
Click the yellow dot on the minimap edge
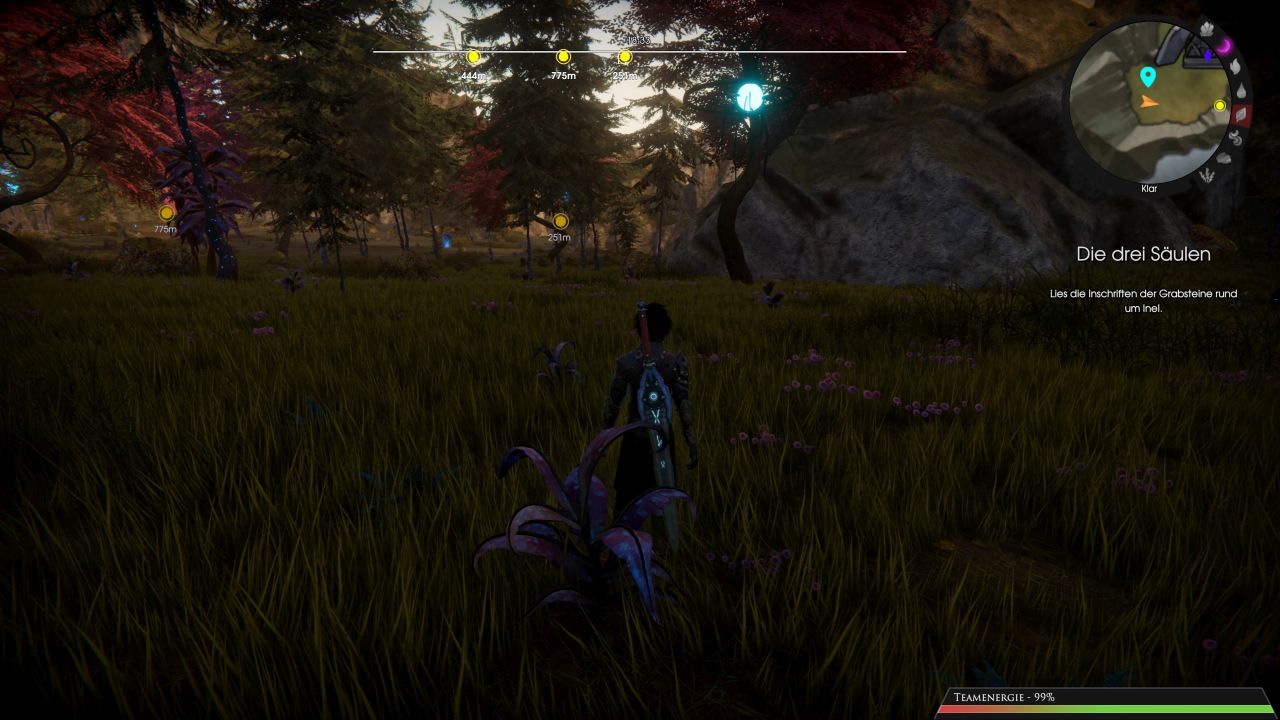pos(1220,105)
